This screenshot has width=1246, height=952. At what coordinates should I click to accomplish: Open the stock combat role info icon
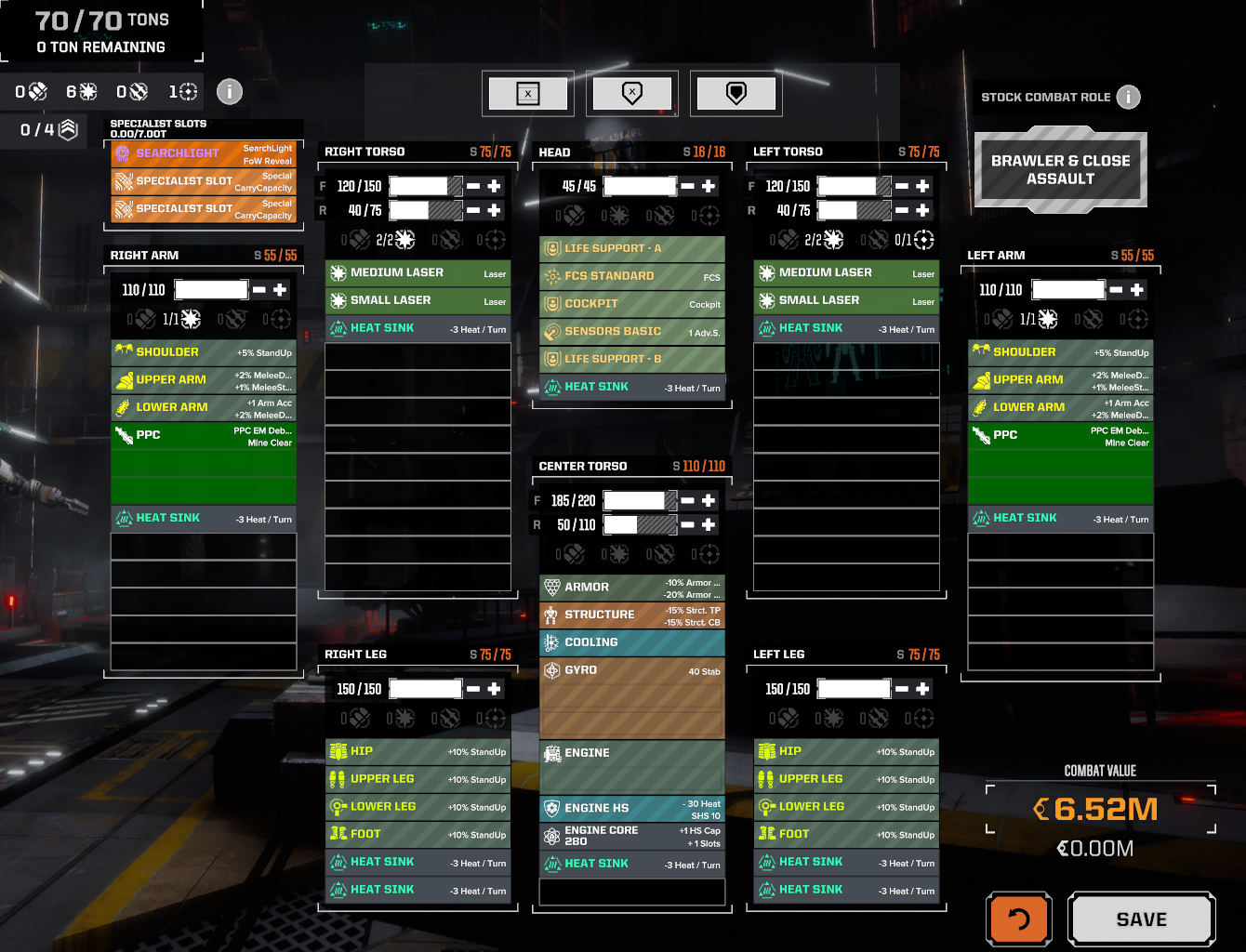(x=1128, y=97)
